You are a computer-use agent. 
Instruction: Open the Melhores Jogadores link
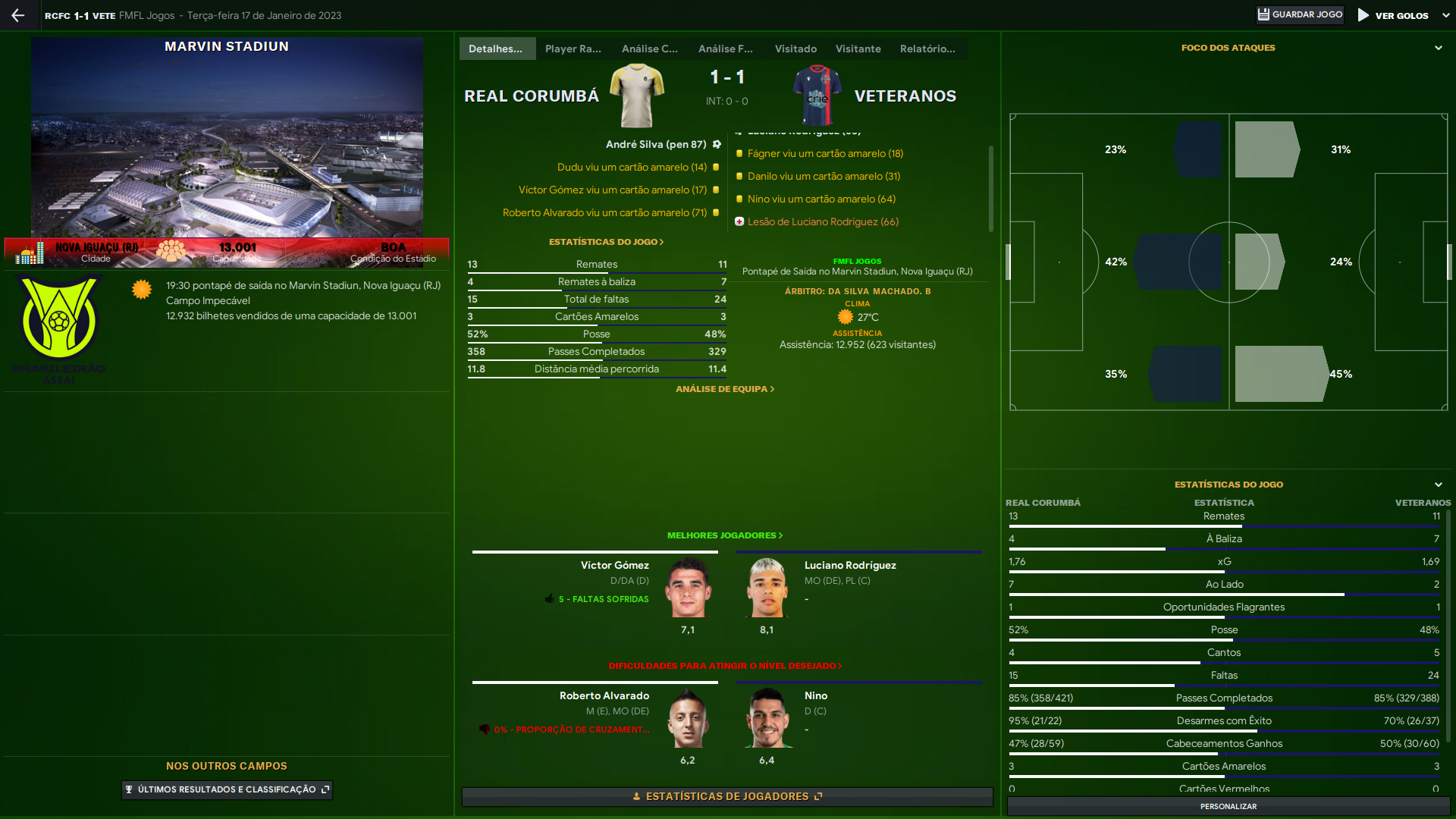click(724, 535)
